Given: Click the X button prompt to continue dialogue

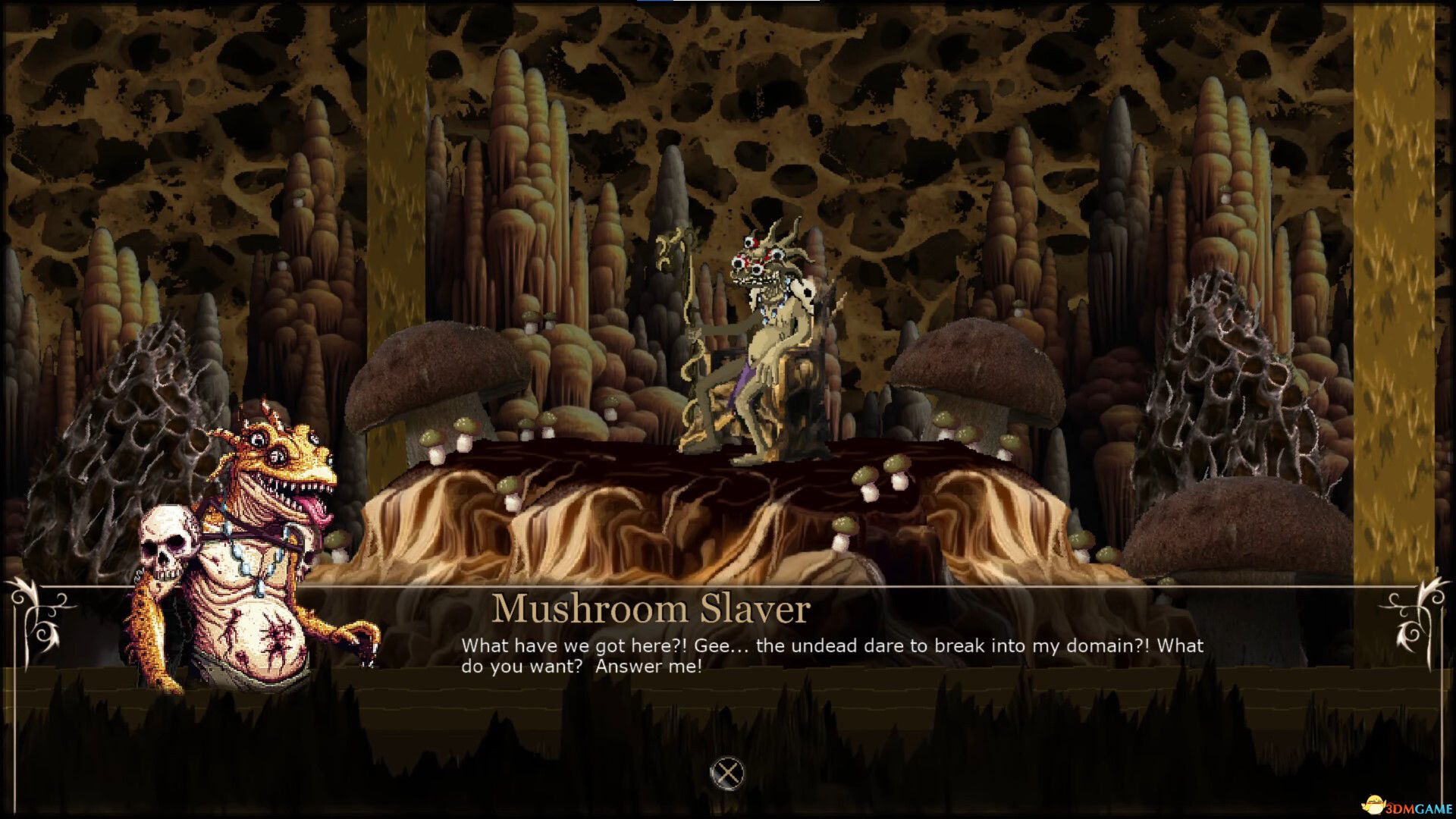Looking at the screenshot, I should (727, 773).
